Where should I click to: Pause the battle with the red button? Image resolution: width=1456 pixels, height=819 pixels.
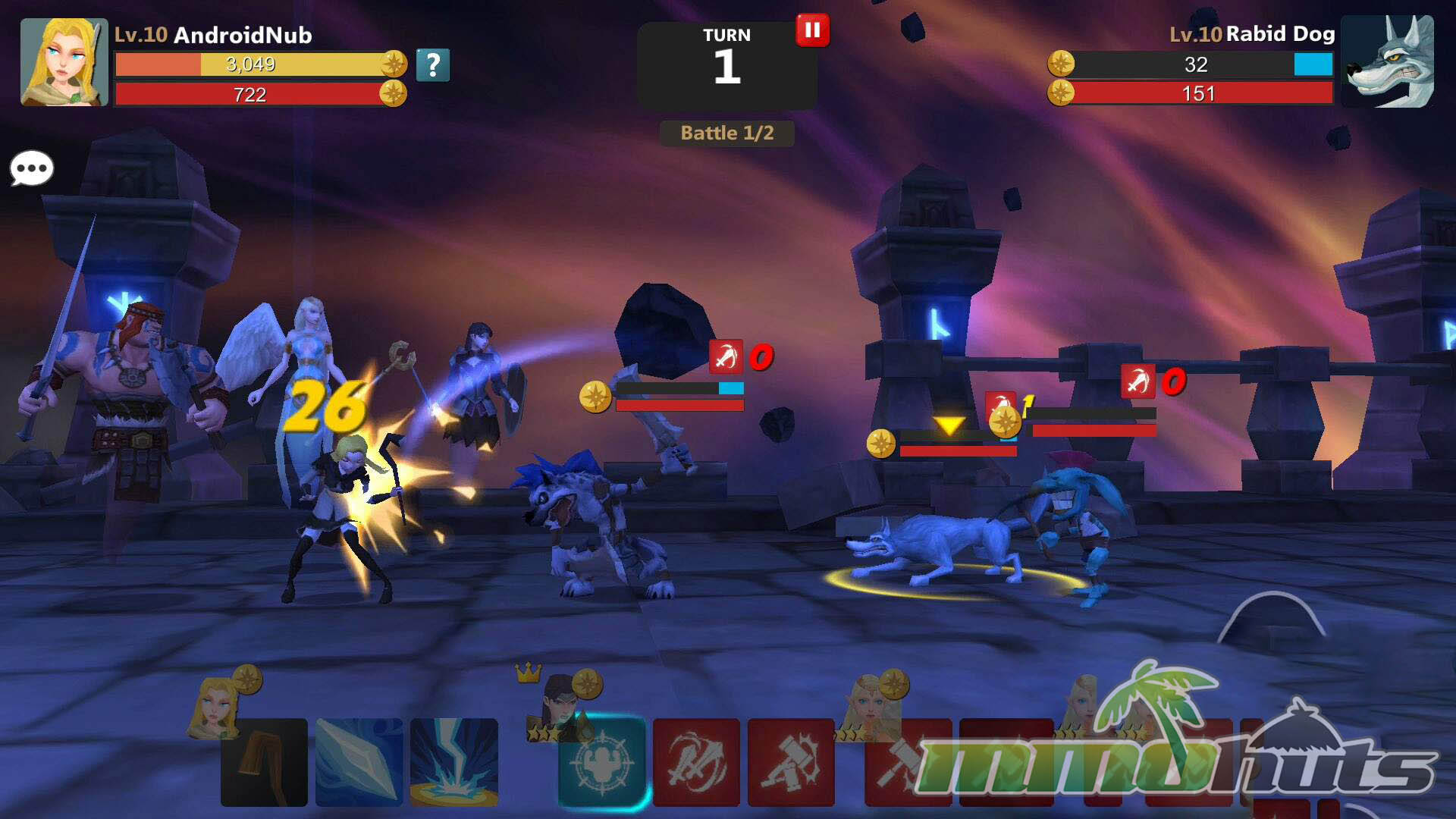pyautogui.click(x=812, y=30)
